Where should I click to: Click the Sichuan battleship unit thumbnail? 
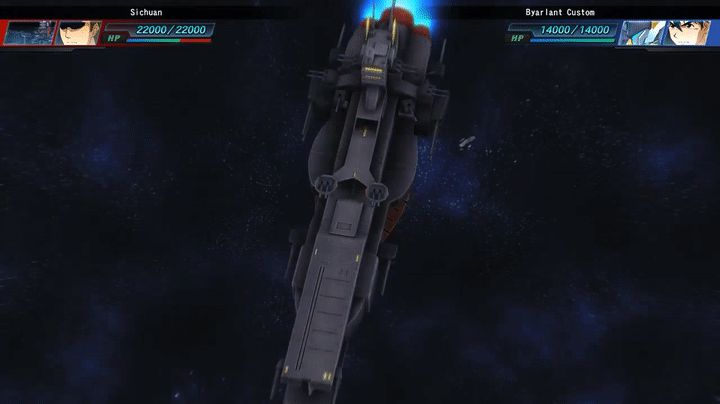coord(28,33)
